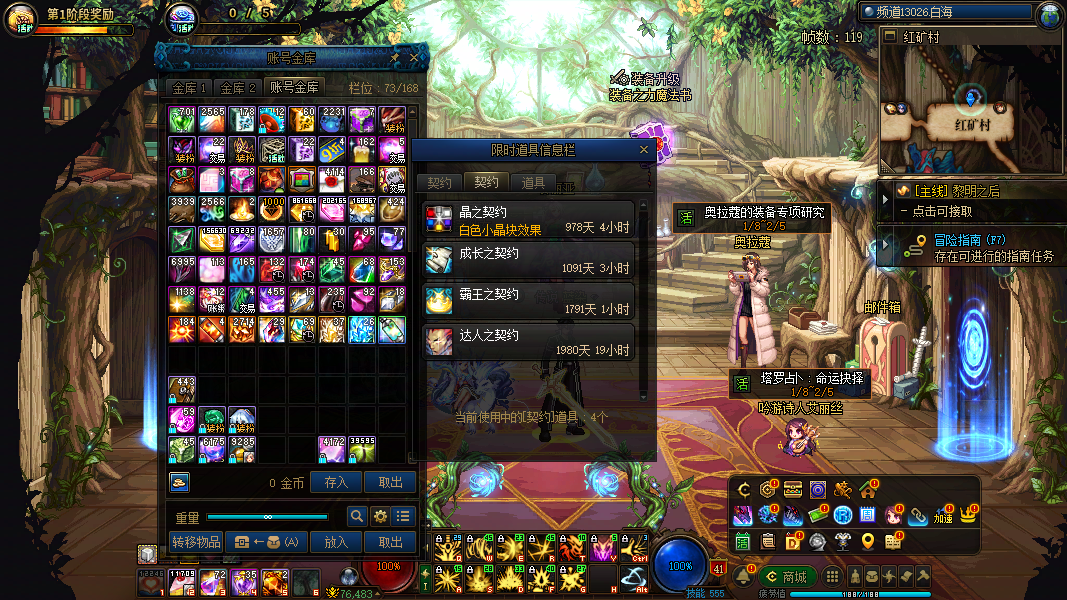Click the 放入 put-in button
The height and width of the screenshot is (600, 1067).
point(336,542)
